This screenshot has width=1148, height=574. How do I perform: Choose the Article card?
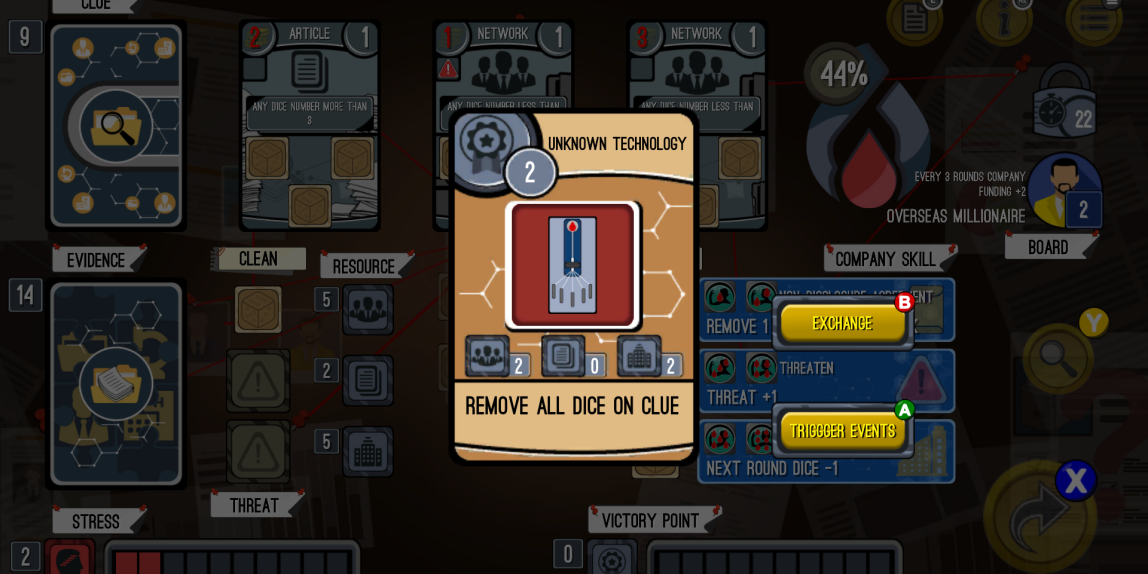tap(309, 125)
